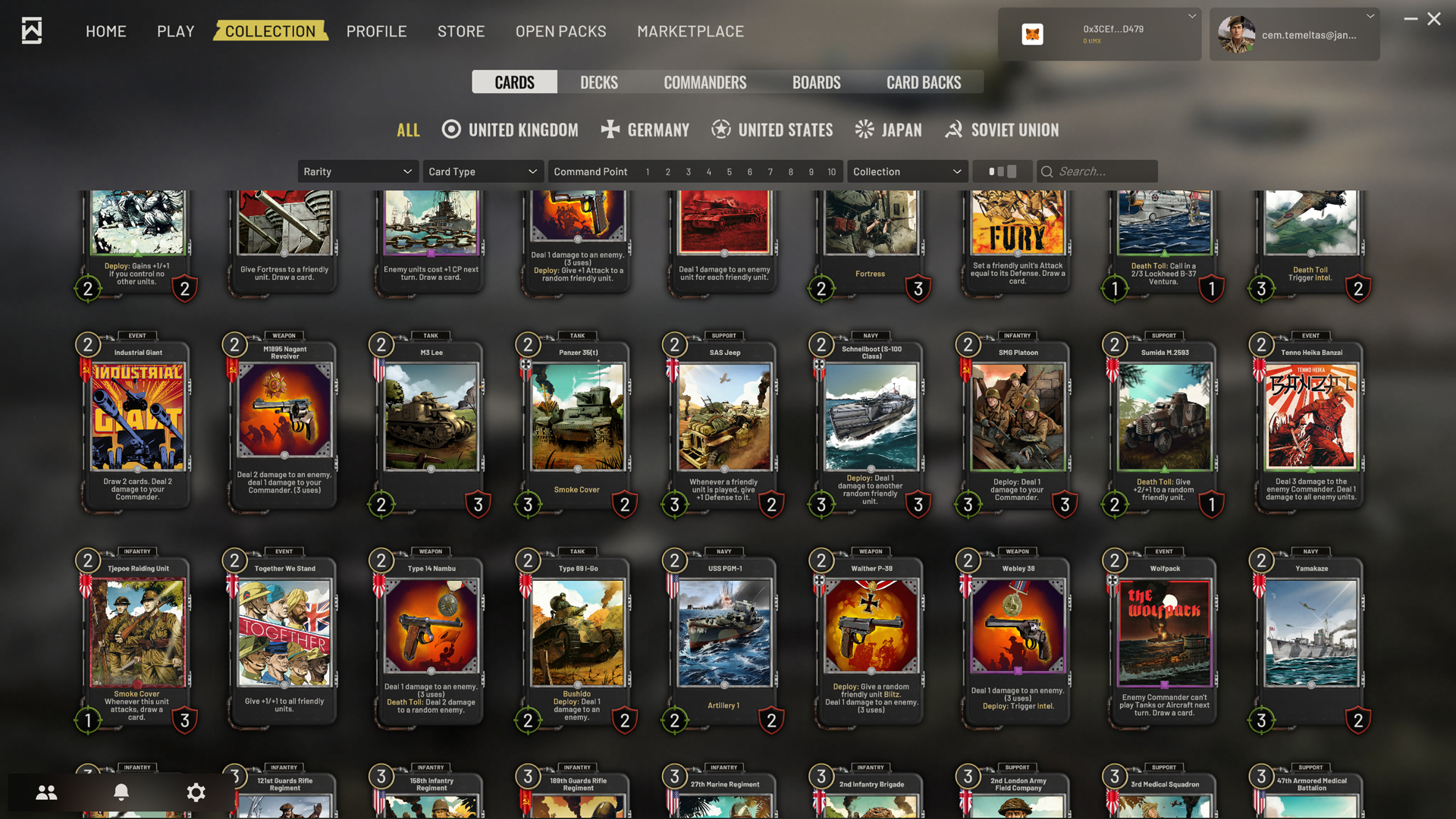
Task: Open settings with the gear icon
Action: [x=196, y=792]
